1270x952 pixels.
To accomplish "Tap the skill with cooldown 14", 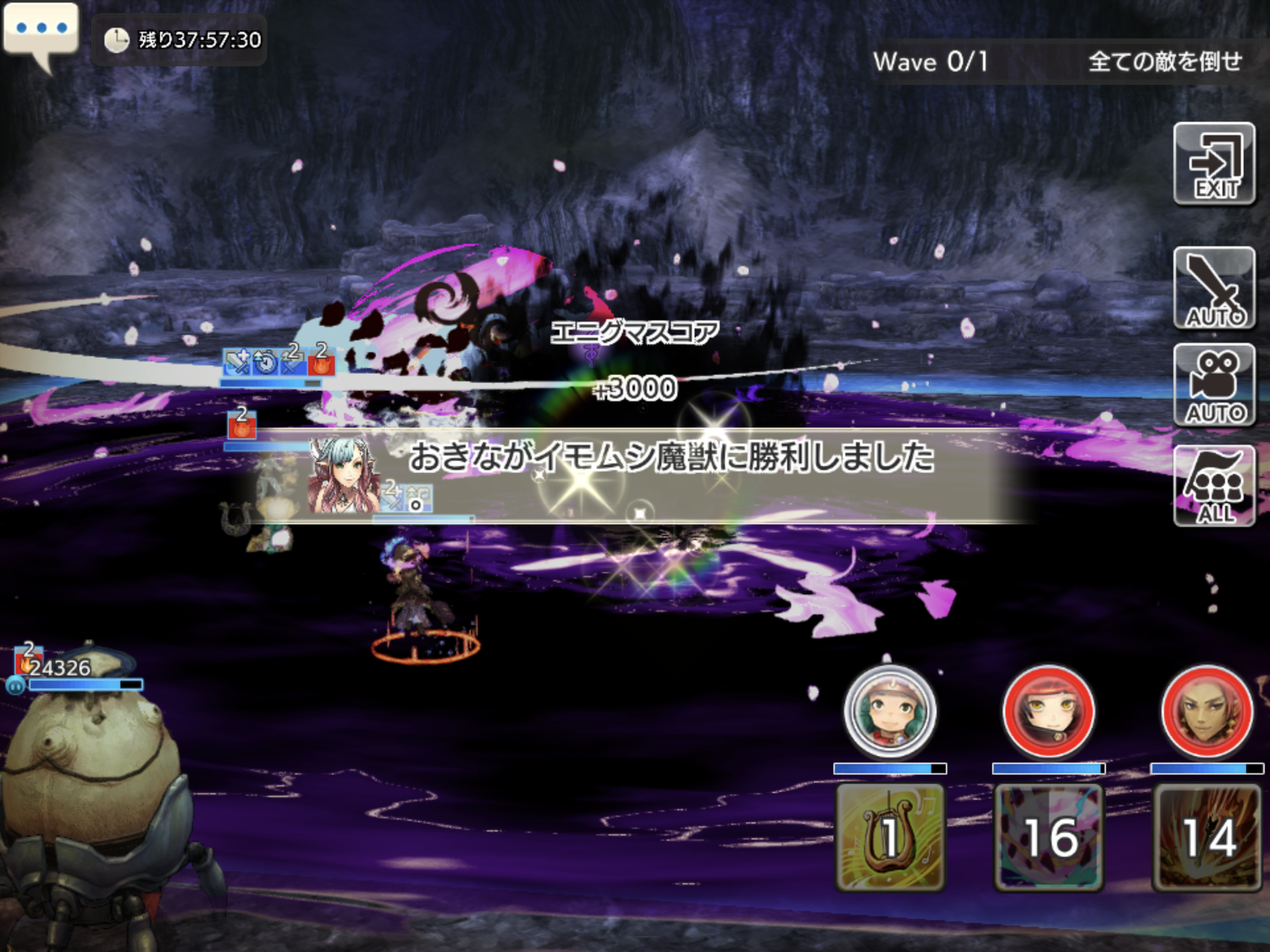I will click(1206, 837).
